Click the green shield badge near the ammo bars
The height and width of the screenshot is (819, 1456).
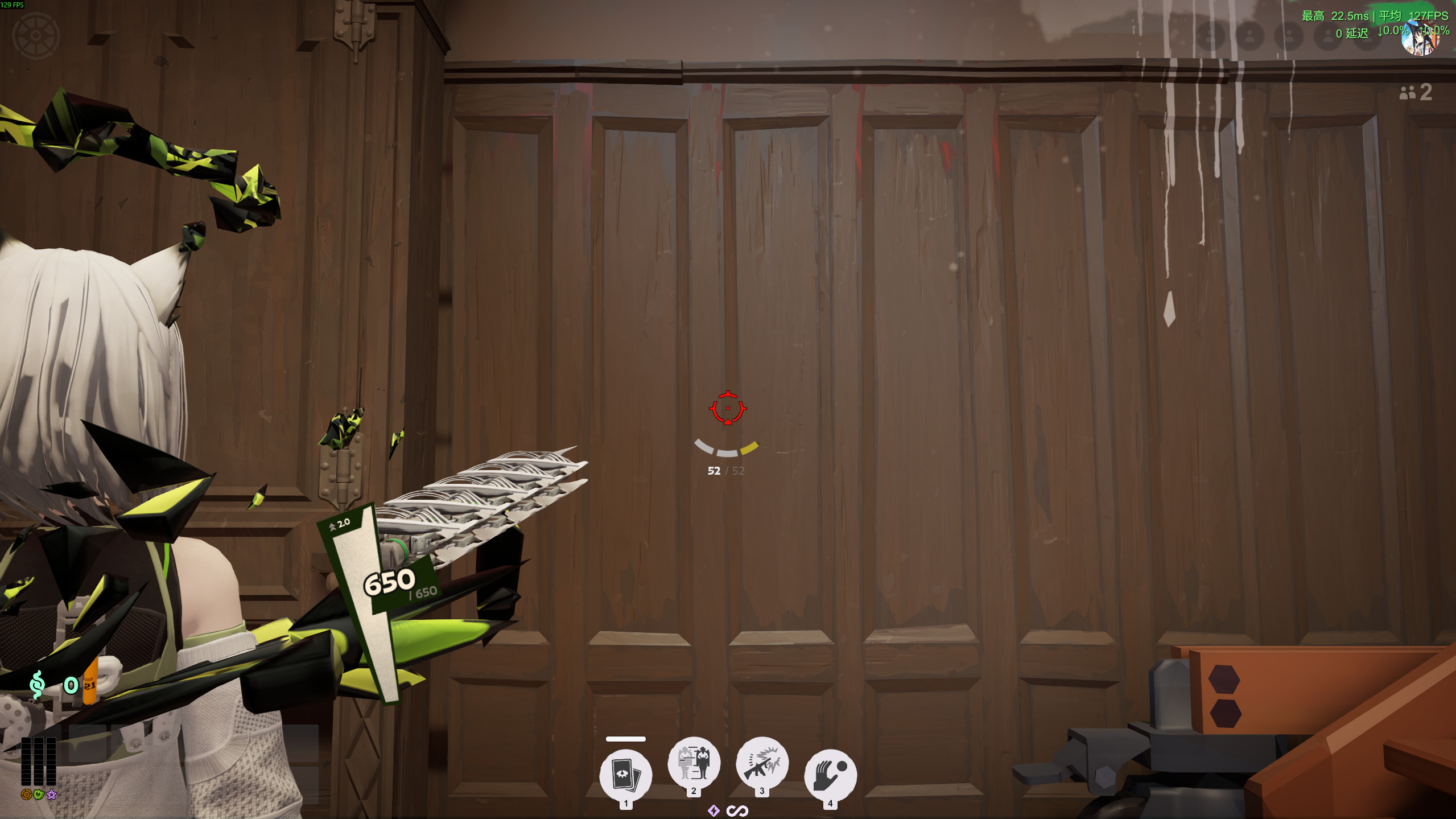click(x=38, y=795)
